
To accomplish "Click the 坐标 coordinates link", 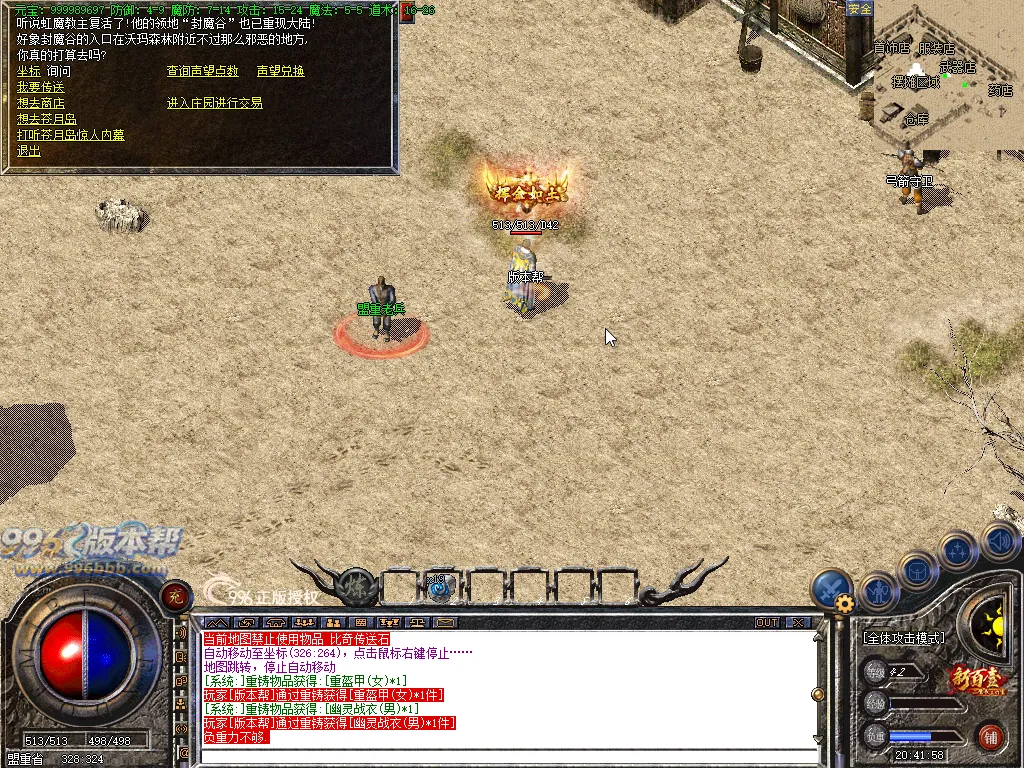I will pos(28,71).
